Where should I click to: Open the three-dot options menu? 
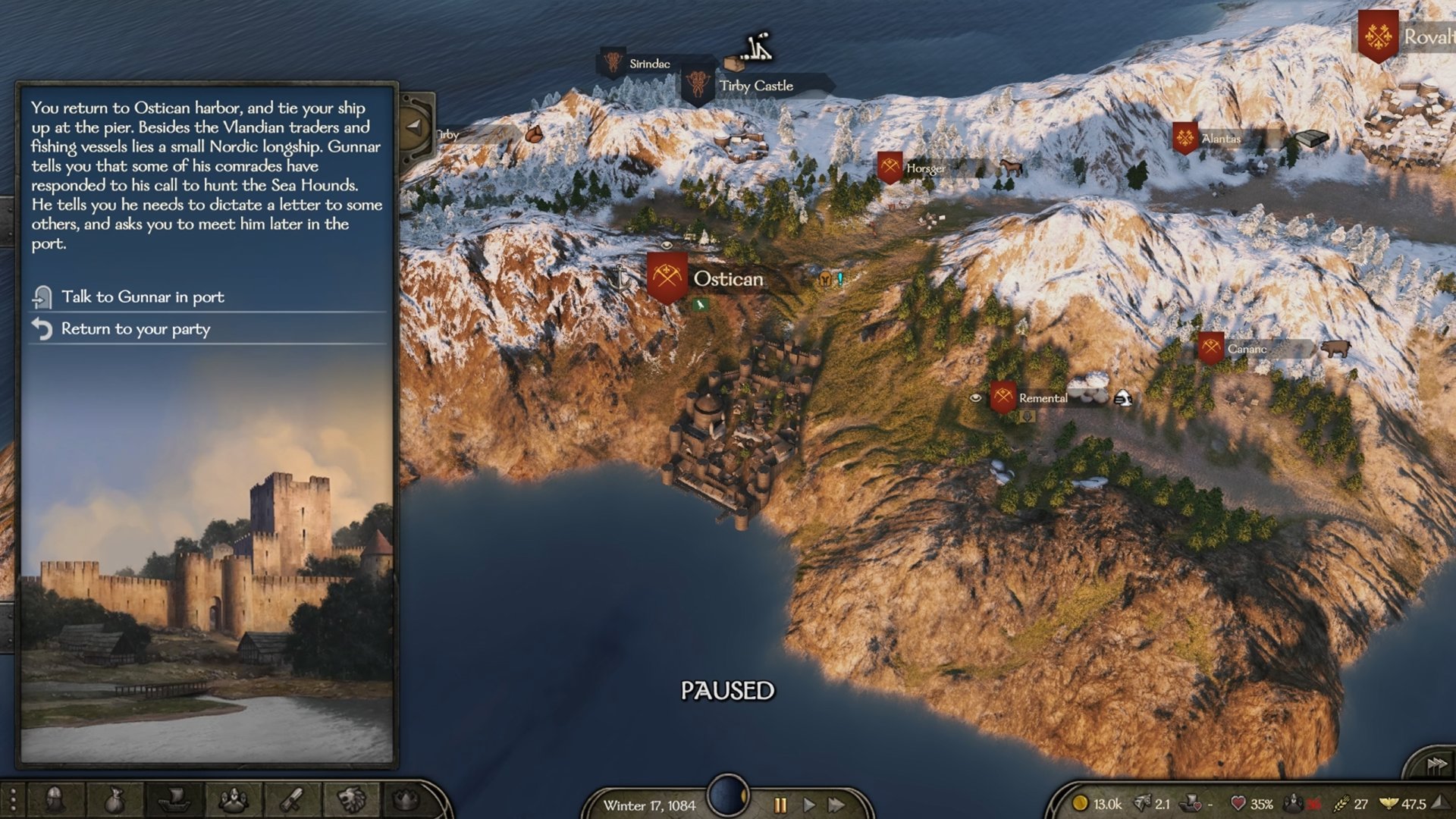click(x=13, y=800)
